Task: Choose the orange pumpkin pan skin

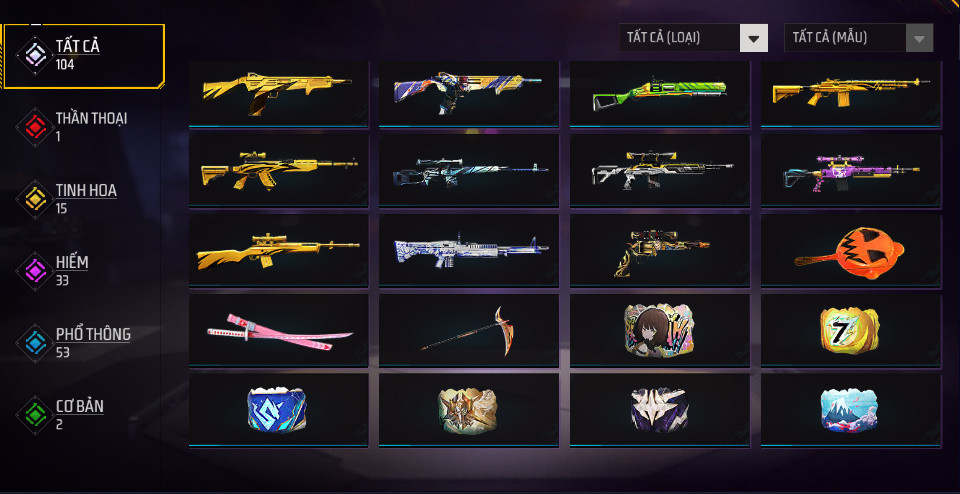Action: (850, 250)
